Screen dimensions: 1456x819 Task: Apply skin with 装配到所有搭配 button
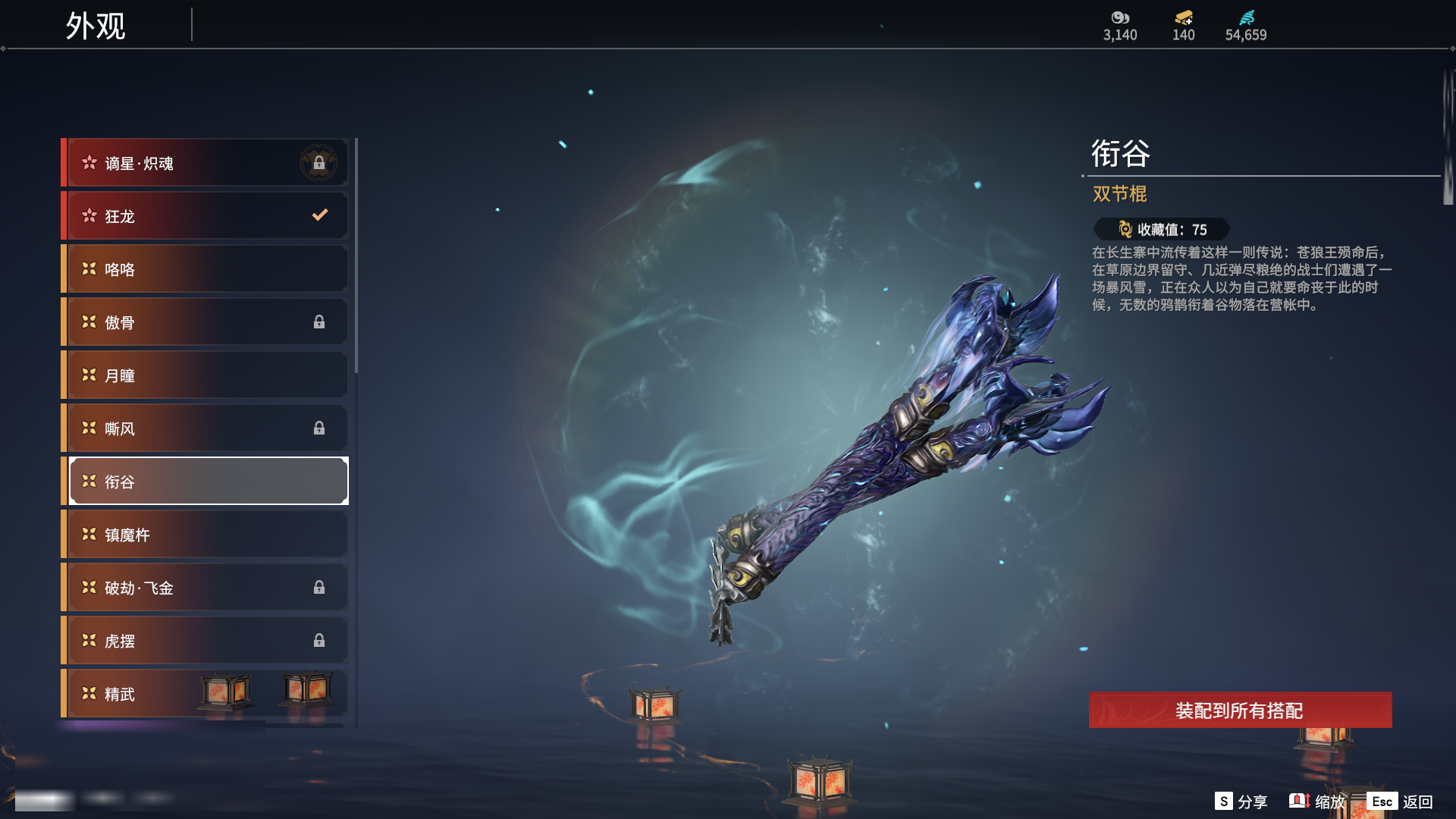(x=1240, y=711)
